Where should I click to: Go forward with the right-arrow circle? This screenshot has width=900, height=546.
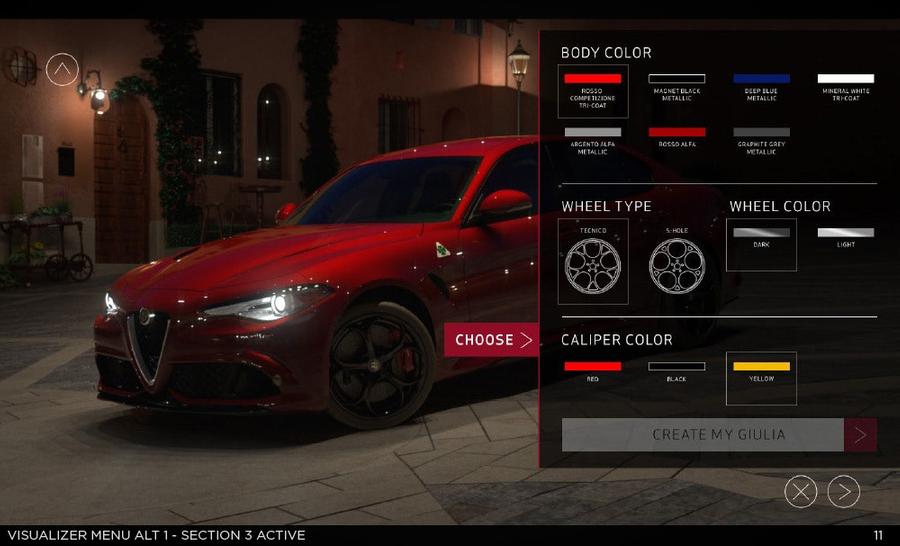click(844, 491)
